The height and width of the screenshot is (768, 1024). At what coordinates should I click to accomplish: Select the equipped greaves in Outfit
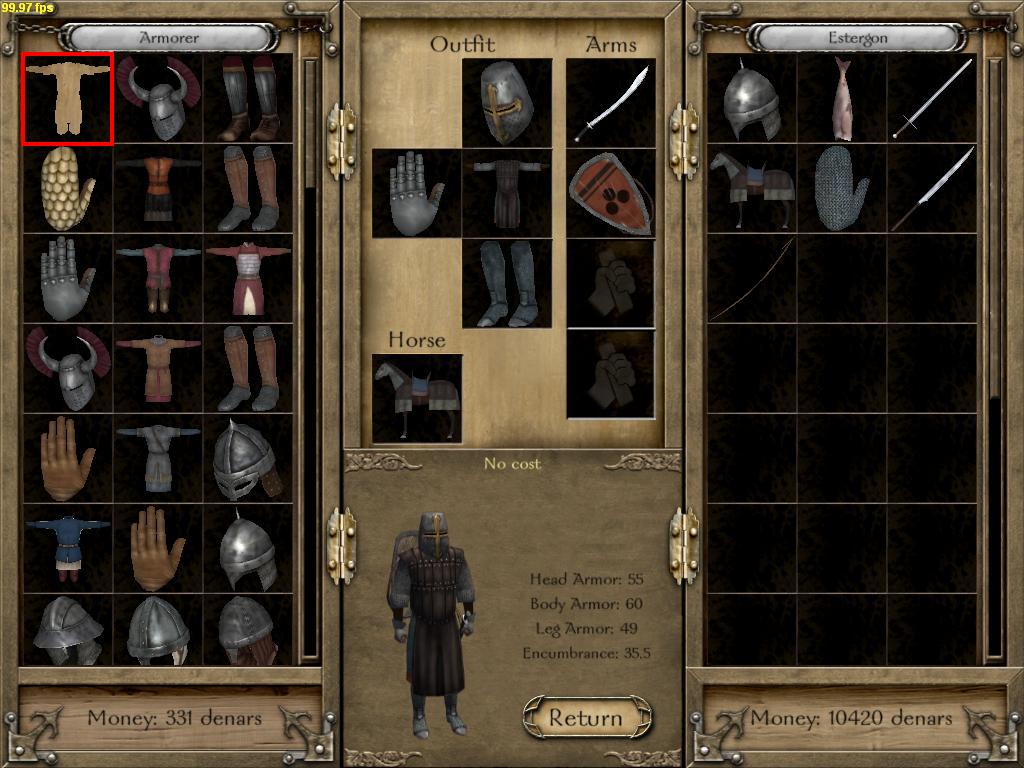(507, 283)
